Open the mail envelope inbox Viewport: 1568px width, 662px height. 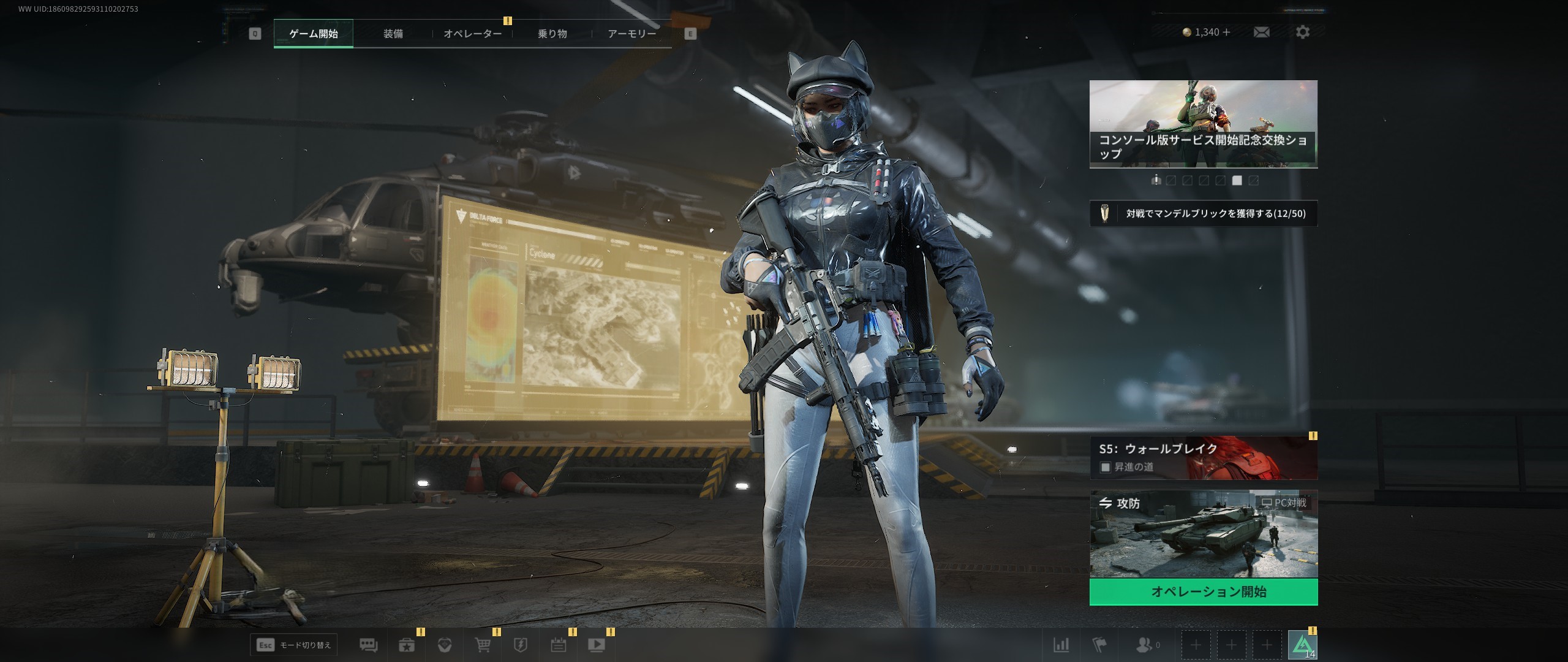pyautogui.click(x=1261, y=32)
